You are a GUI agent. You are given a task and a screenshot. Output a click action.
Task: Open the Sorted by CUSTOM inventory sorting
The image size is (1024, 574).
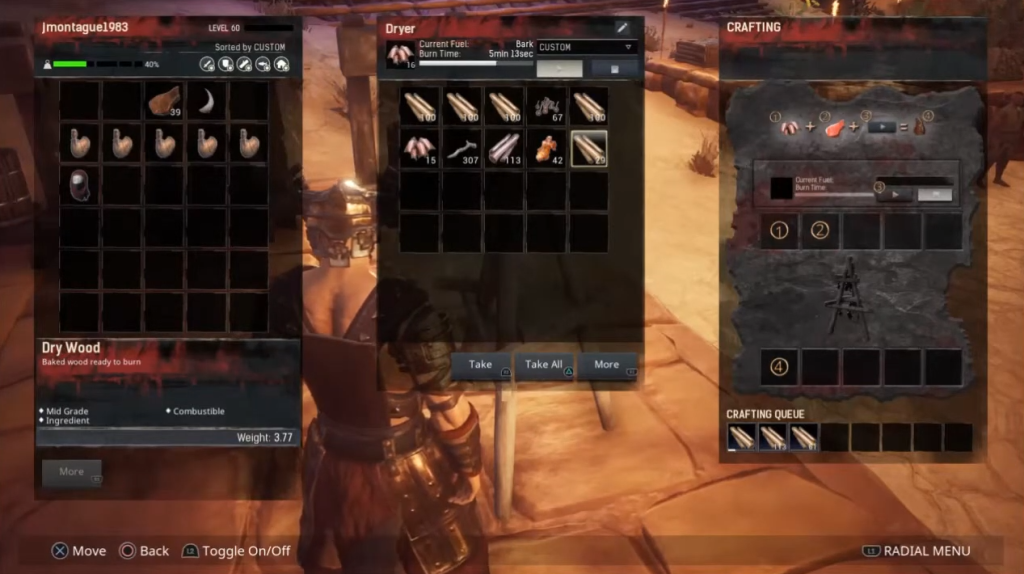tap(249, 47)
